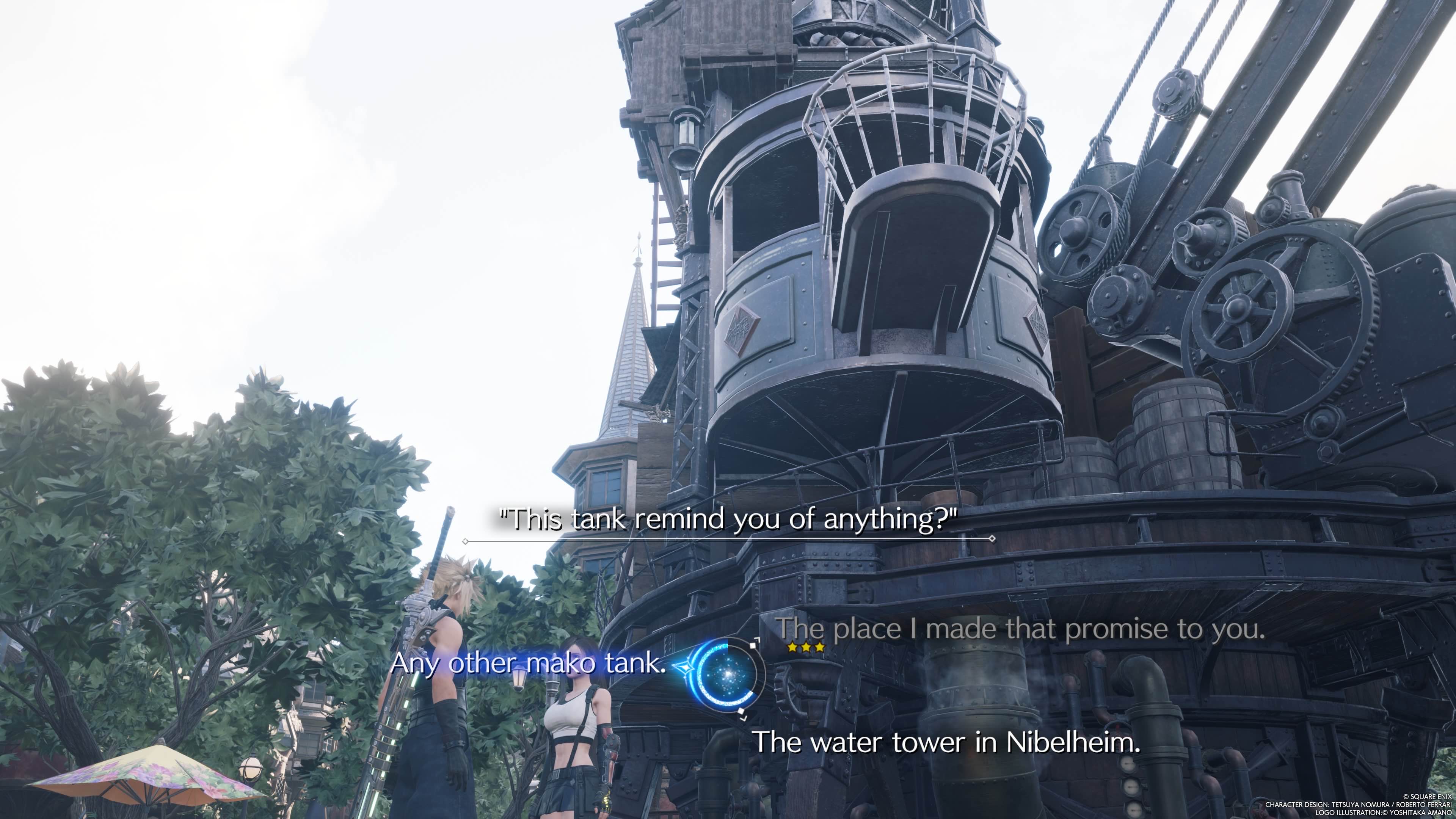Image resolution: width=1456 pixels, height=819 pixels.
Task: Select "The place I made that promise to you."
Action: [1020, 629]
